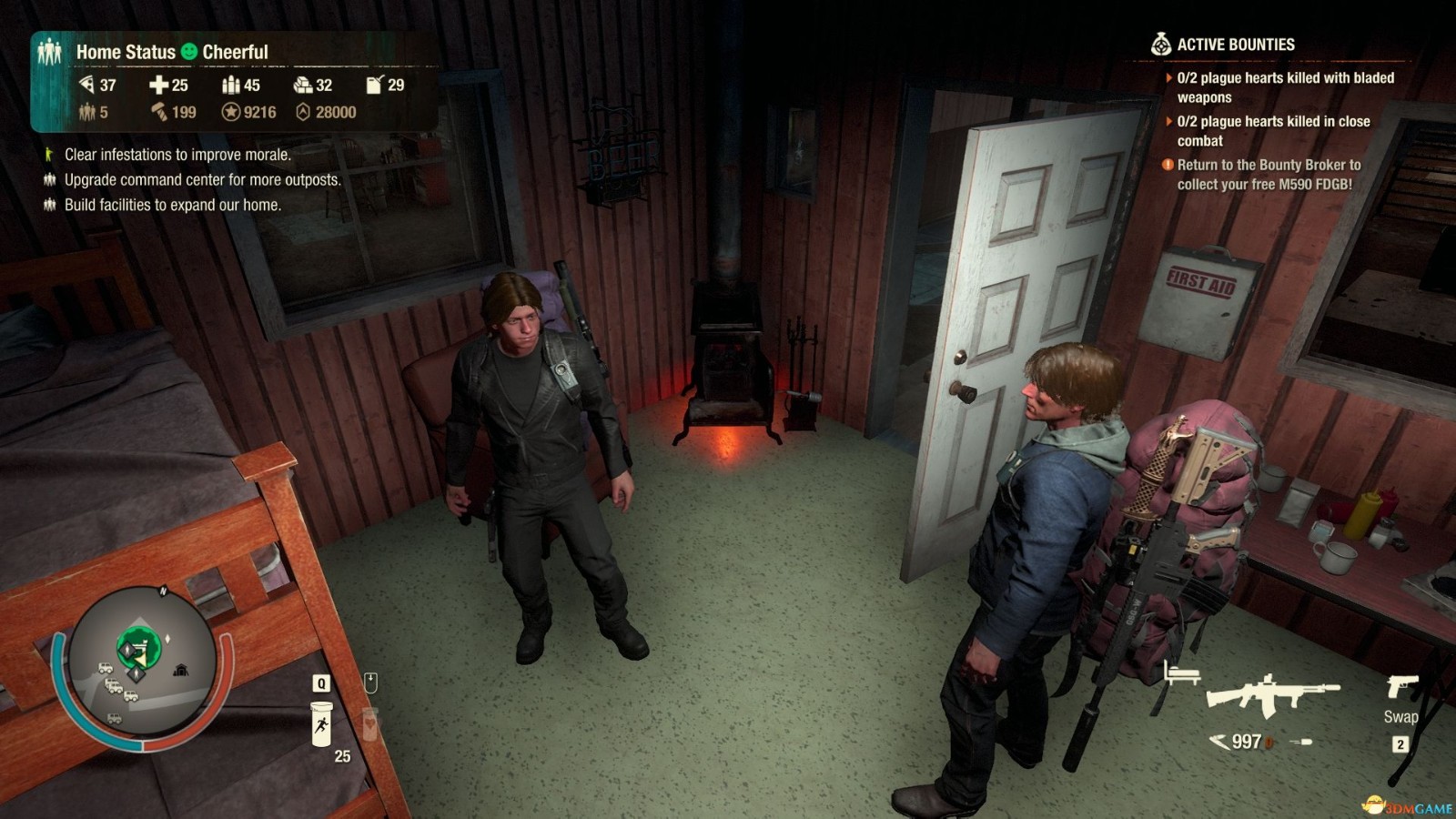The image size is (1456, 819).
Task: Click the Clear infestations morale tip
Action: coord(177,155)
